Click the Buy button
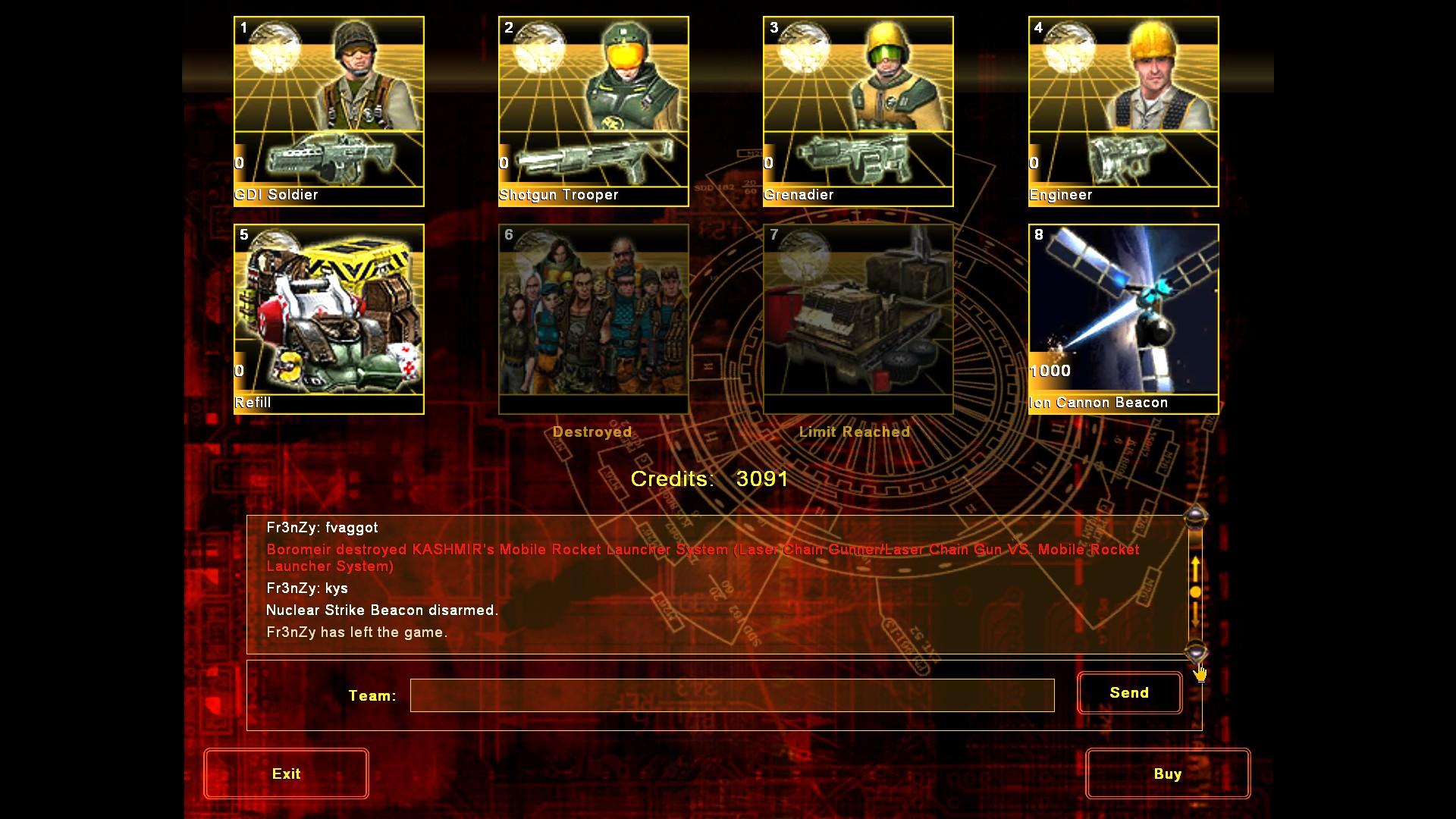Image resolution: width=1456 pixels, height=819 pixels. pyautogui.click(x=1167, y=773)
